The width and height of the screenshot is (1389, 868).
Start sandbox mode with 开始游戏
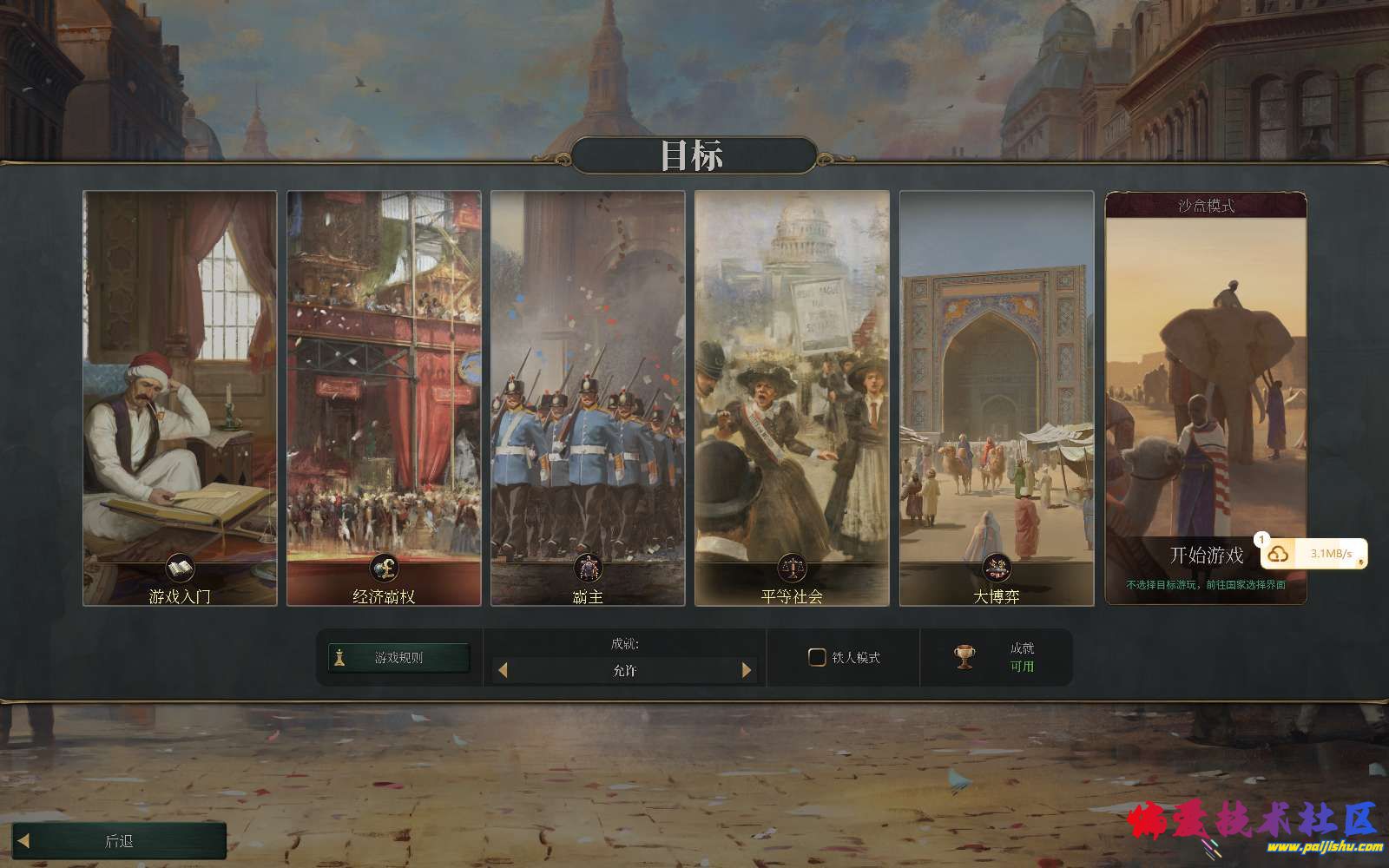tap(1205, 556)
